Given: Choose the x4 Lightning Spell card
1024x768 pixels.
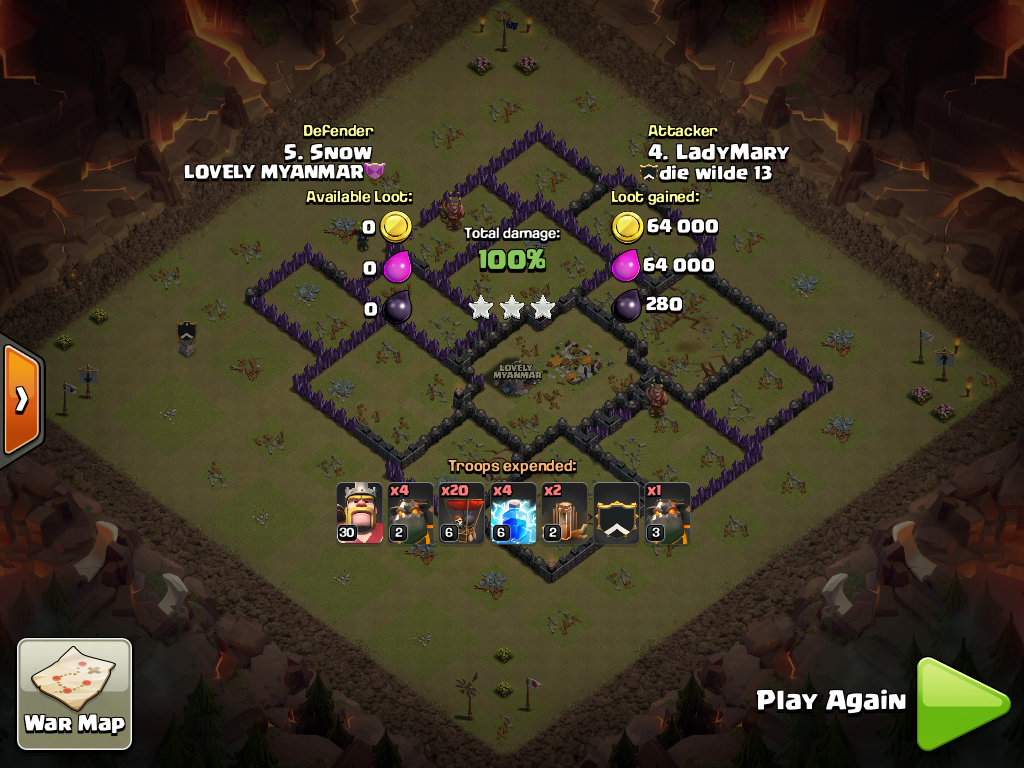Looking at the screenshot, I should (513, 514).
